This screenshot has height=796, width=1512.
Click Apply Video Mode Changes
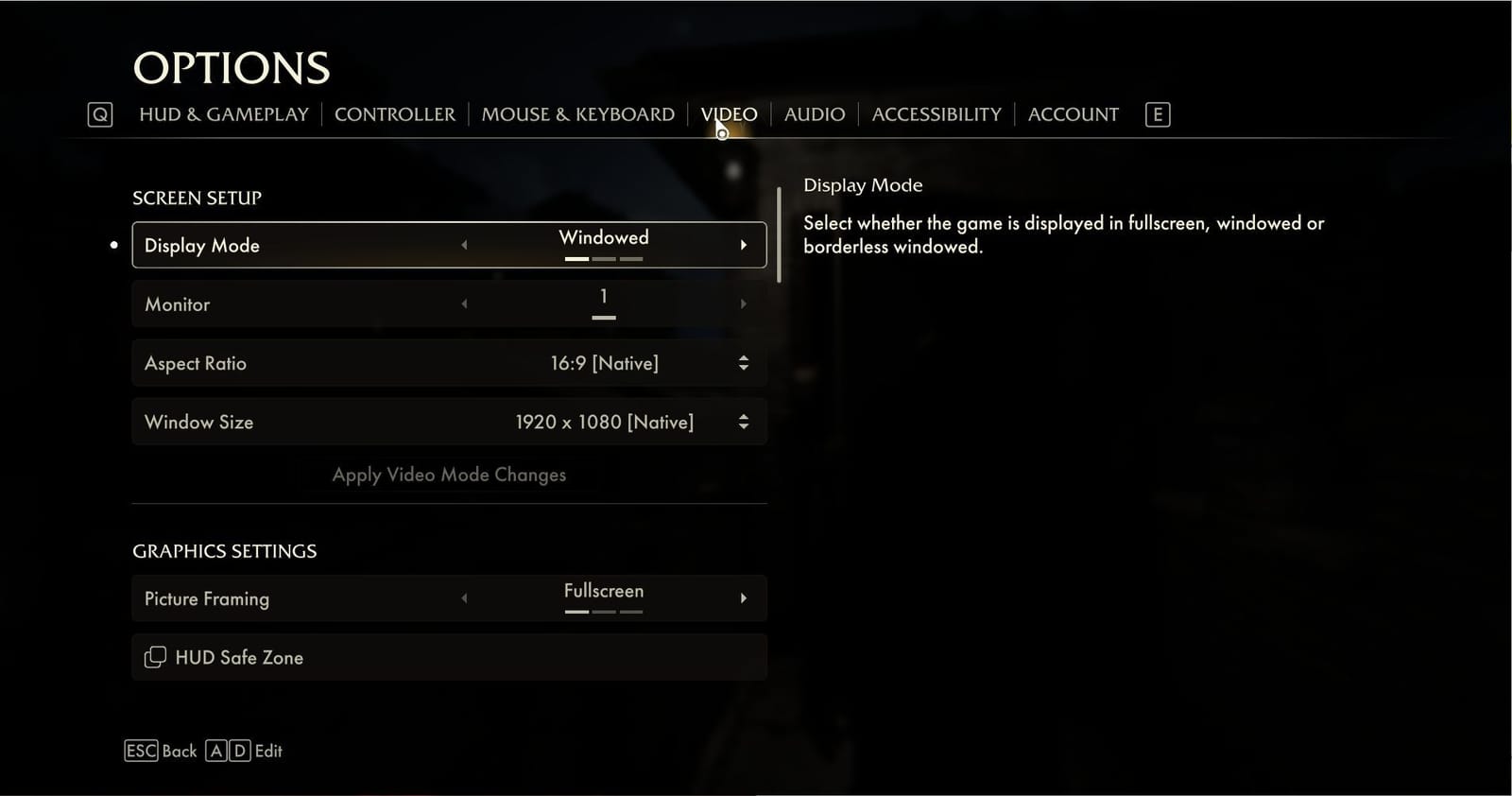pos(448,475)
